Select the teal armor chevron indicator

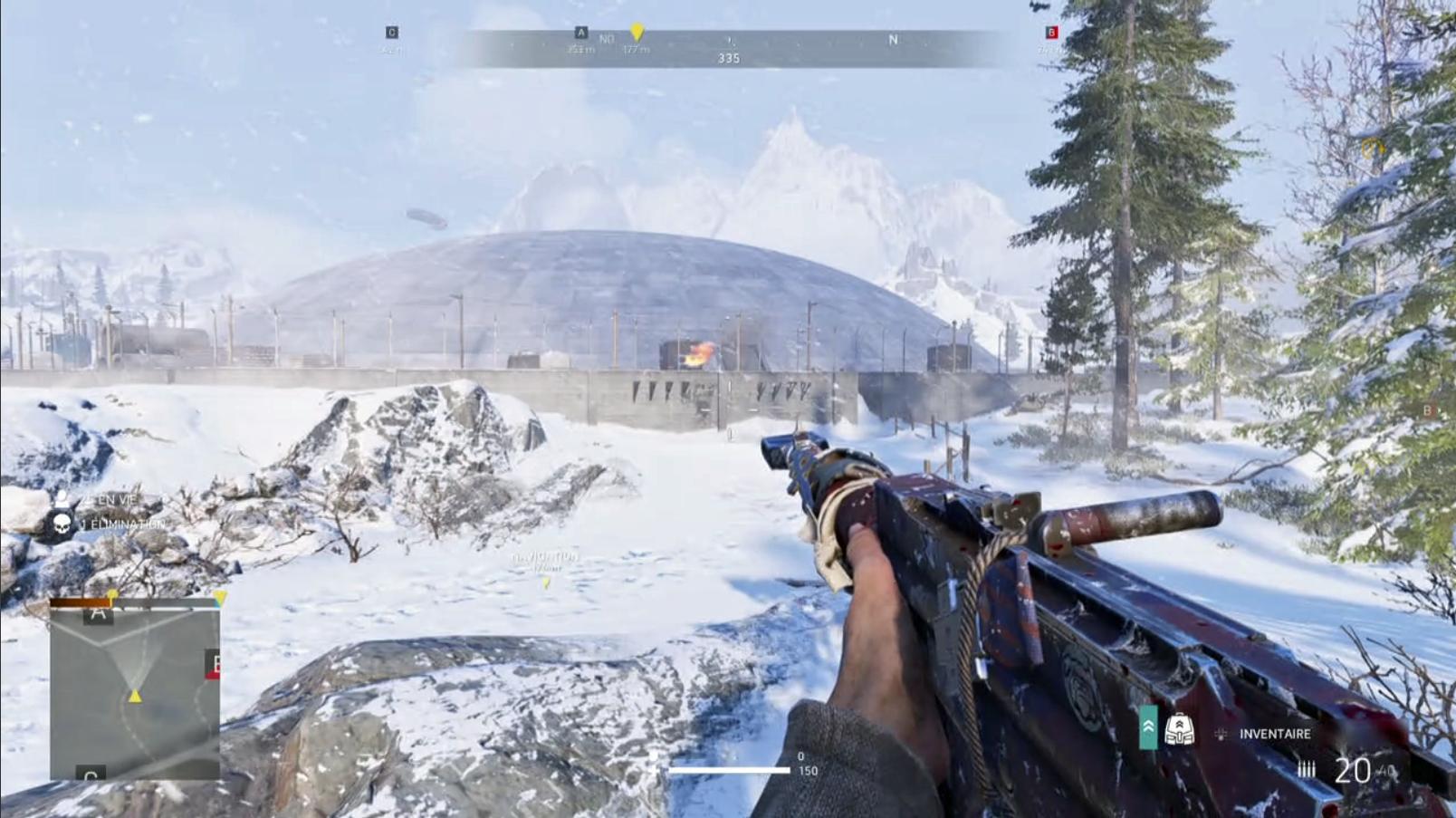tap(1148, 727)
